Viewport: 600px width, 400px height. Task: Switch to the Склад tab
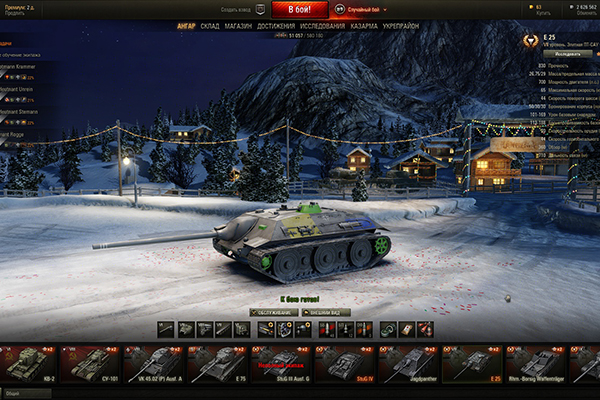210,27
